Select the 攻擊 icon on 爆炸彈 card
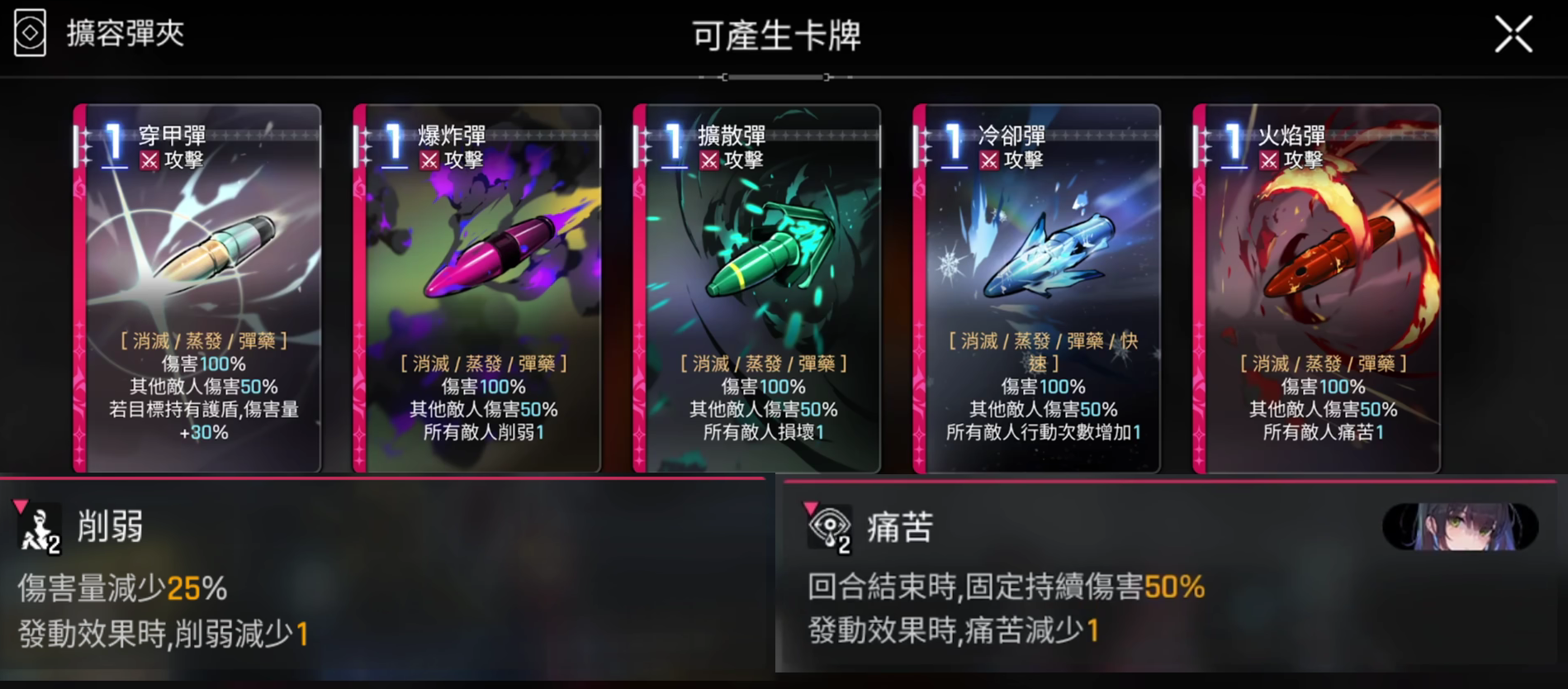Image resolution: width=1568 pixels, height=689 pixels. (430, 161)
